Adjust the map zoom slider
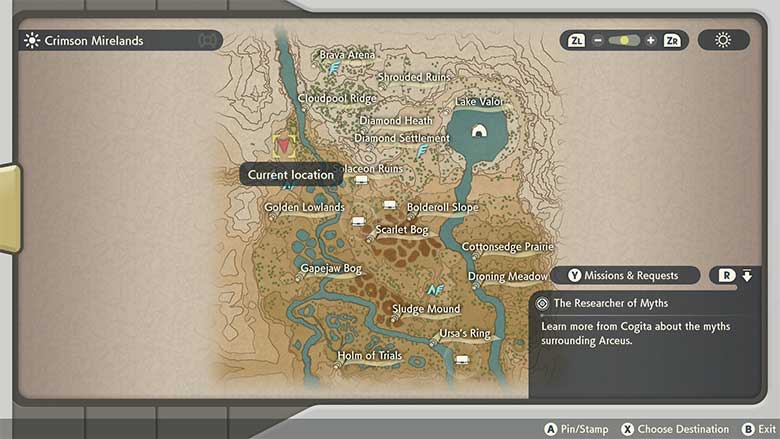This screenshot has height=439, width=780. [624, 41]
